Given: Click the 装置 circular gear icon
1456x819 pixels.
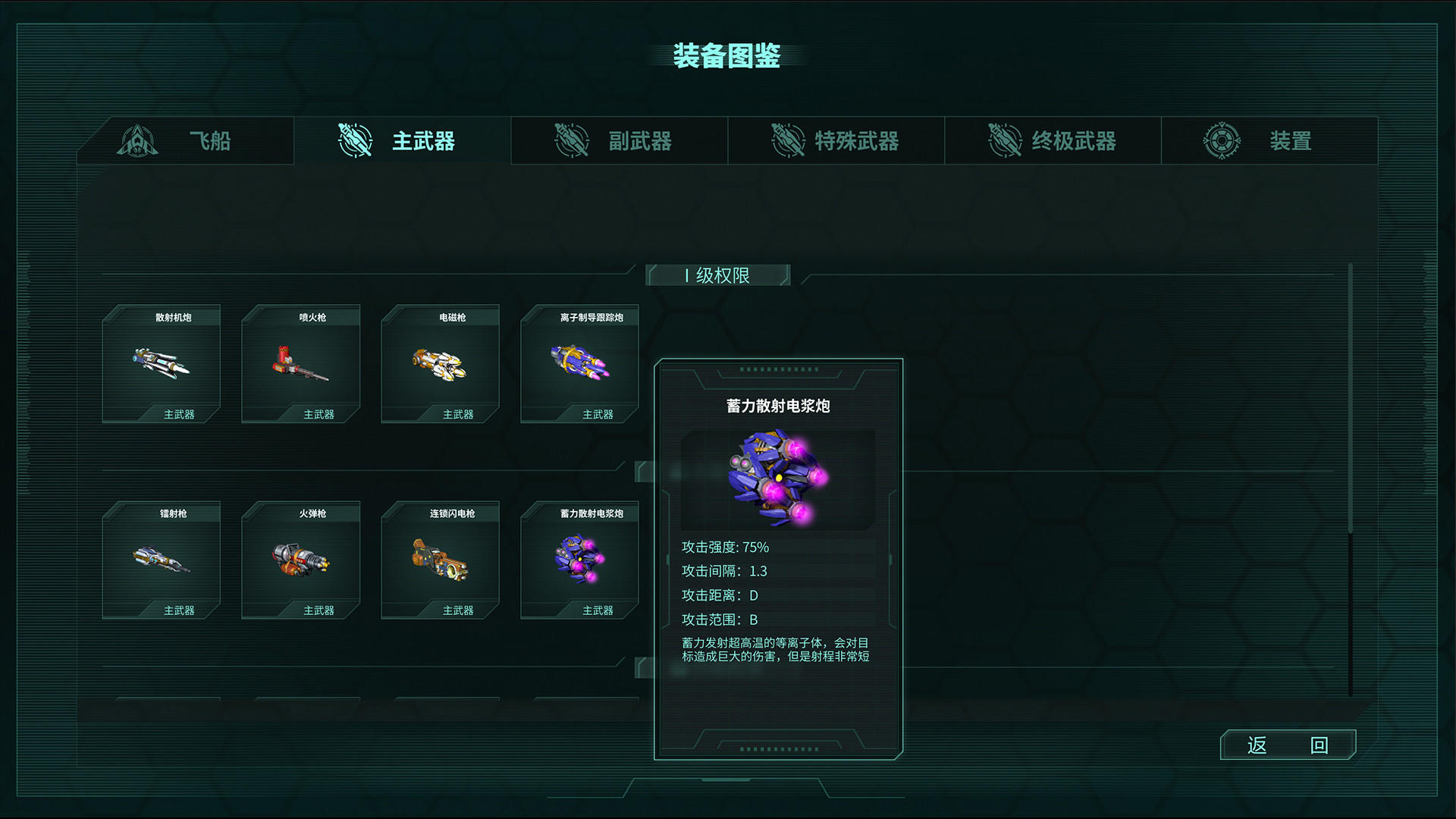Looking at the screenshot, I should [x=1224, y=140].
